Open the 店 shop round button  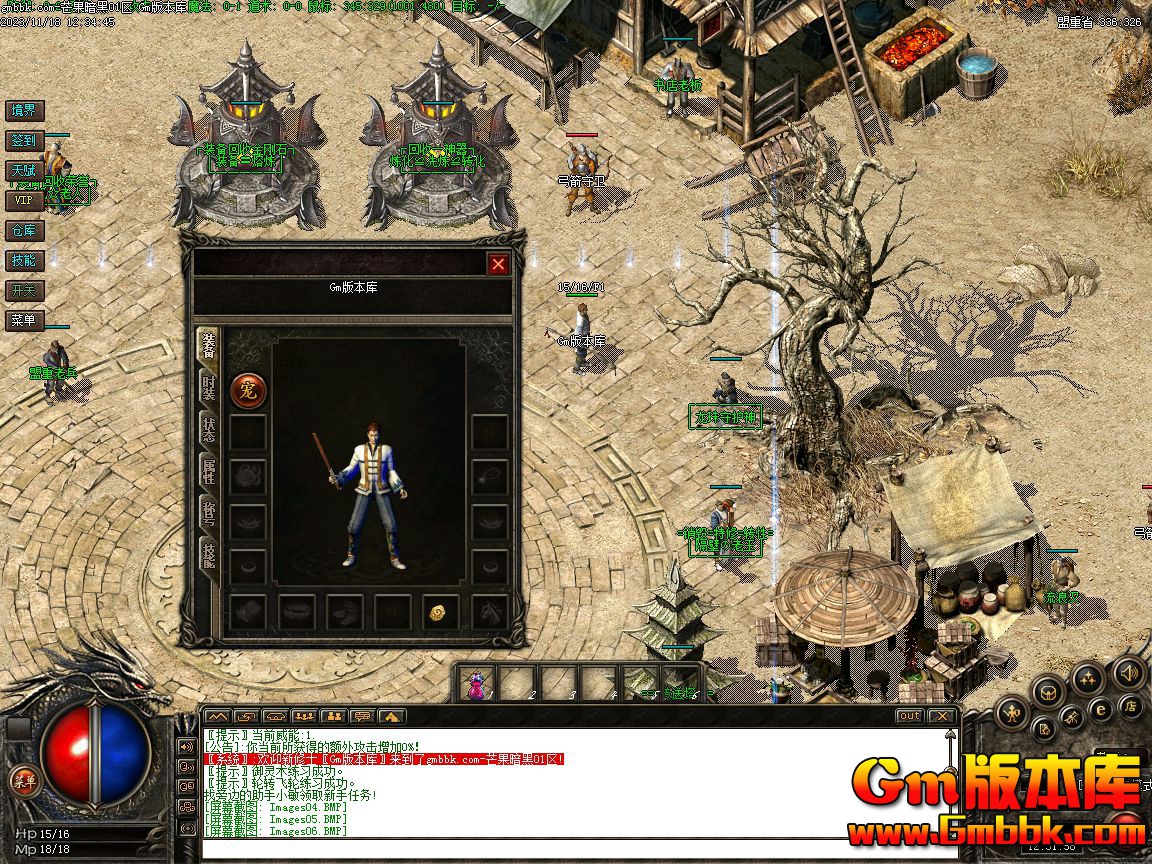(1131, 706)
